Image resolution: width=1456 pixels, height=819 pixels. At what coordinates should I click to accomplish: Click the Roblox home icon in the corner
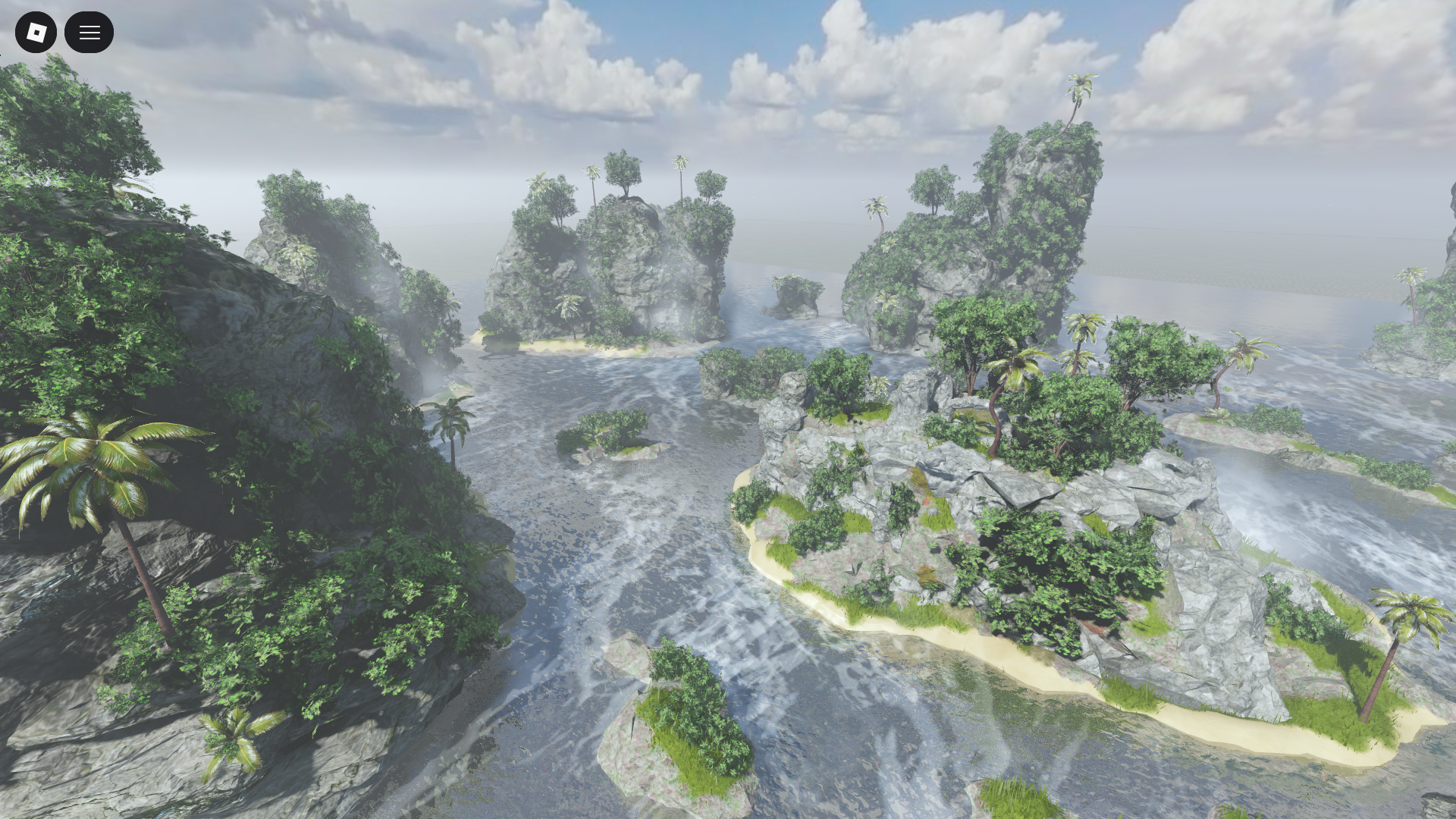coord(36,32)
